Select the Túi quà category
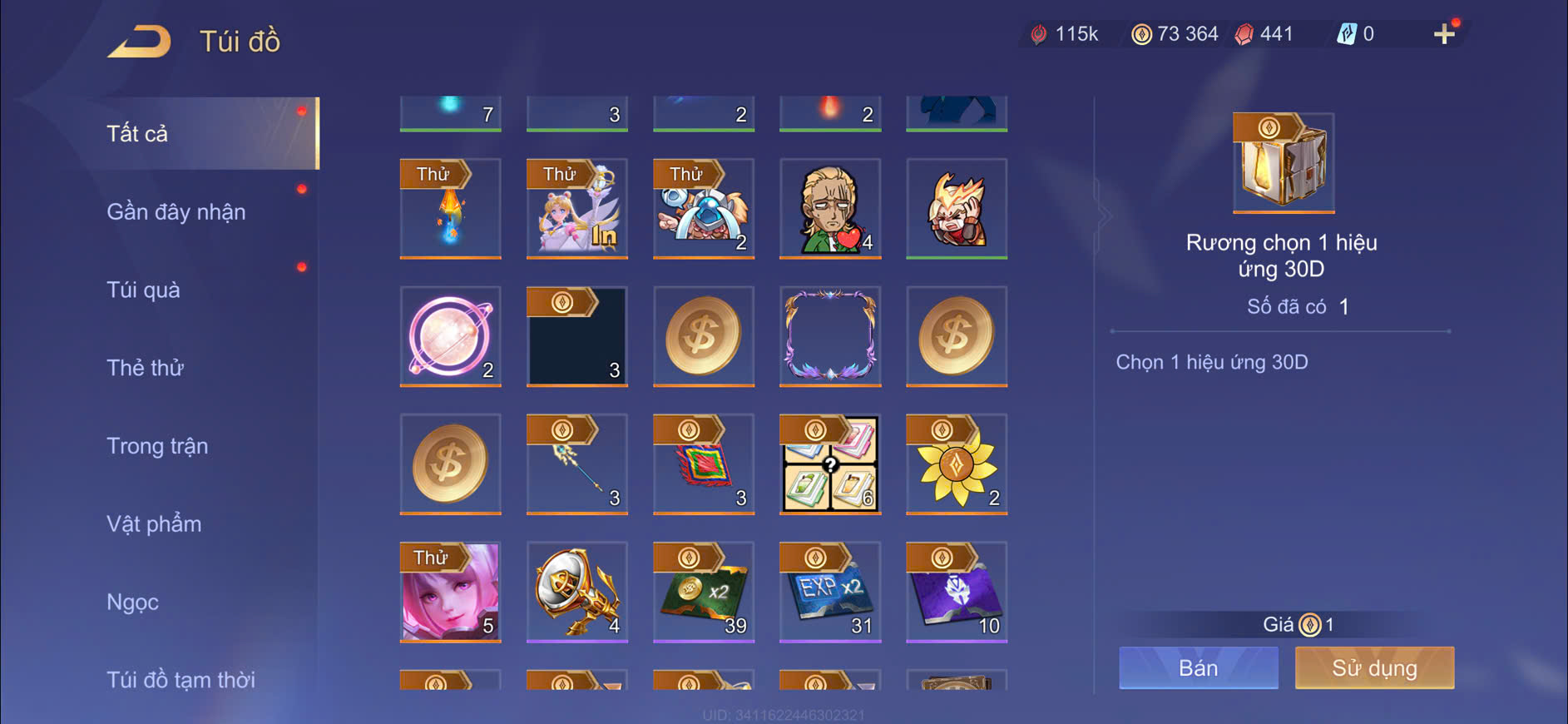 [x=143, y=290]
